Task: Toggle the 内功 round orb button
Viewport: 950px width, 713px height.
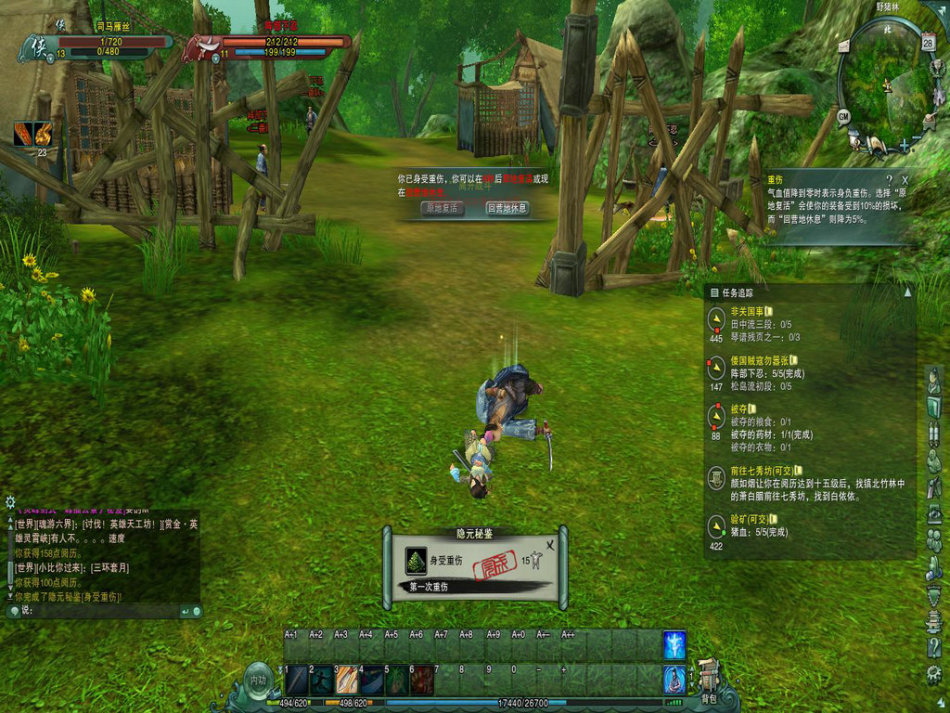Action: coord(258,681)
